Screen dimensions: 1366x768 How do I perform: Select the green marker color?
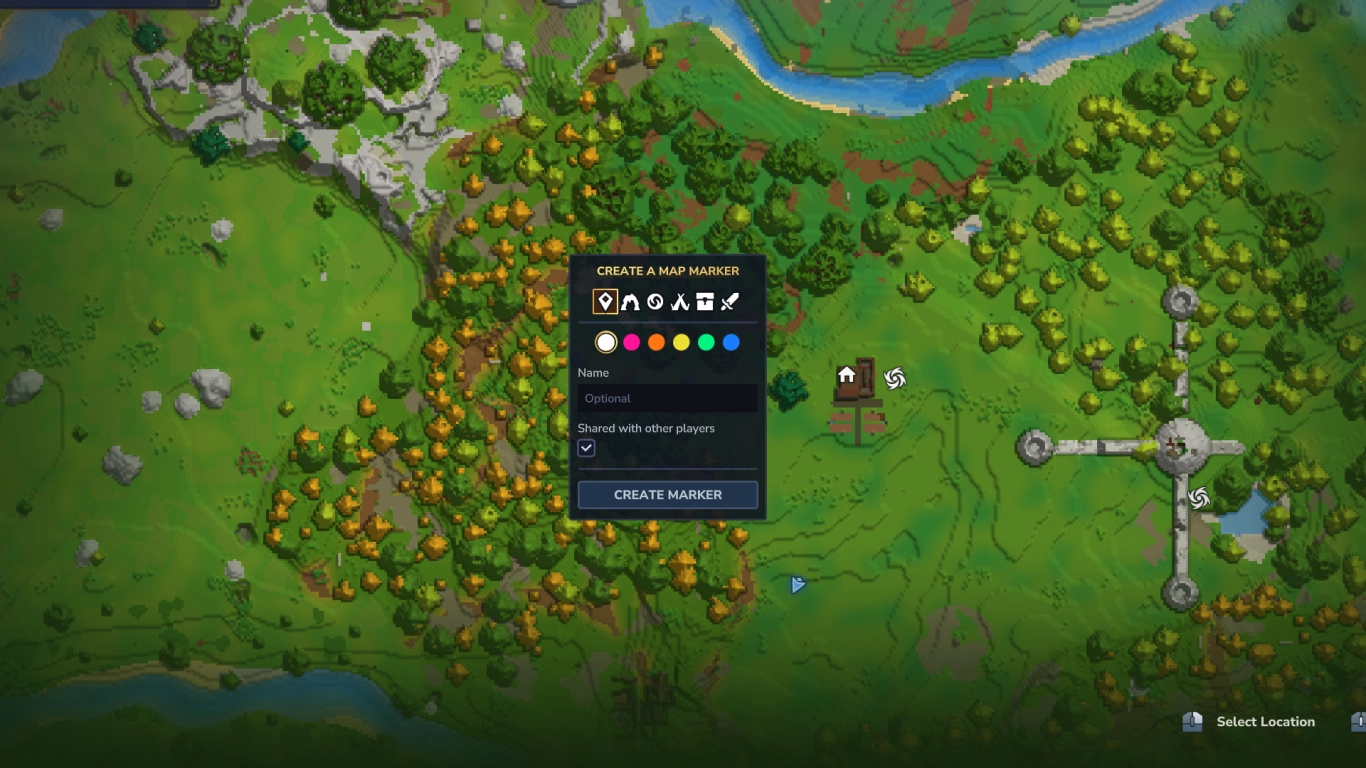pyautogui.click(x=706, y=342)
